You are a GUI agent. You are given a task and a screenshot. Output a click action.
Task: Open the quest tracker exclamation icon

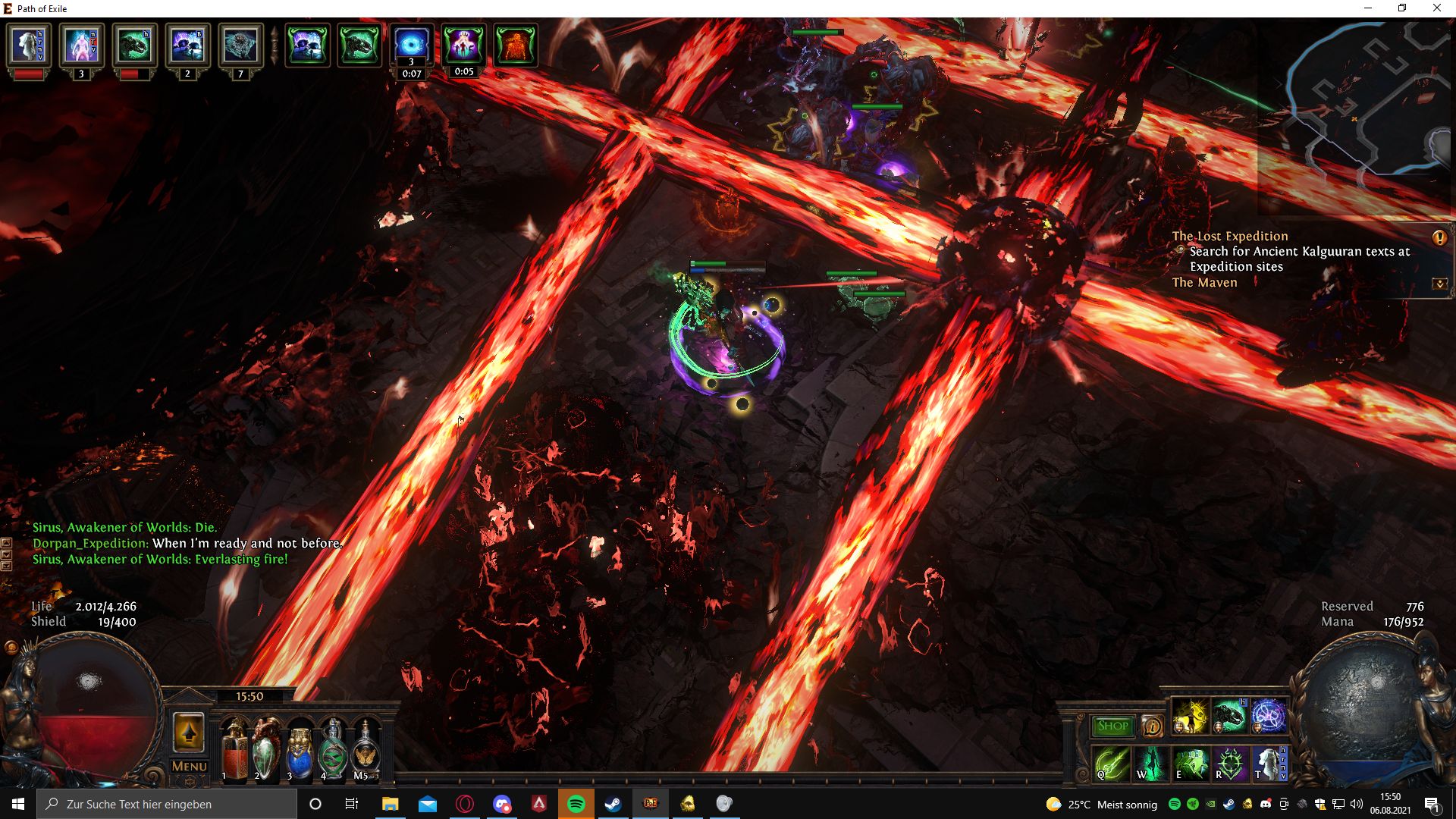[x=1439, y=238]
